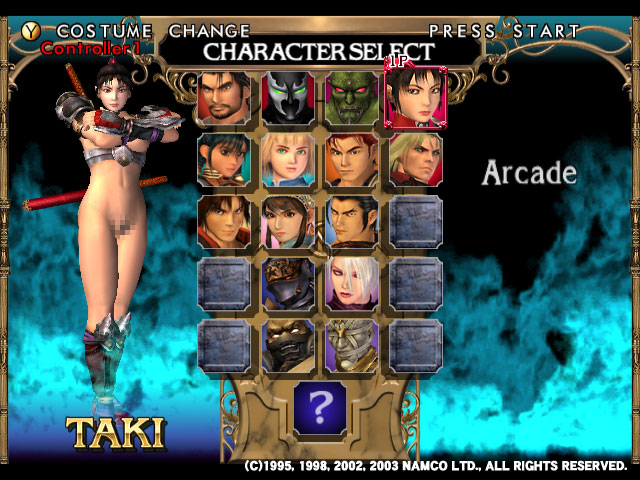Choose Raphael's blonde male portrait

coord(415,159)
